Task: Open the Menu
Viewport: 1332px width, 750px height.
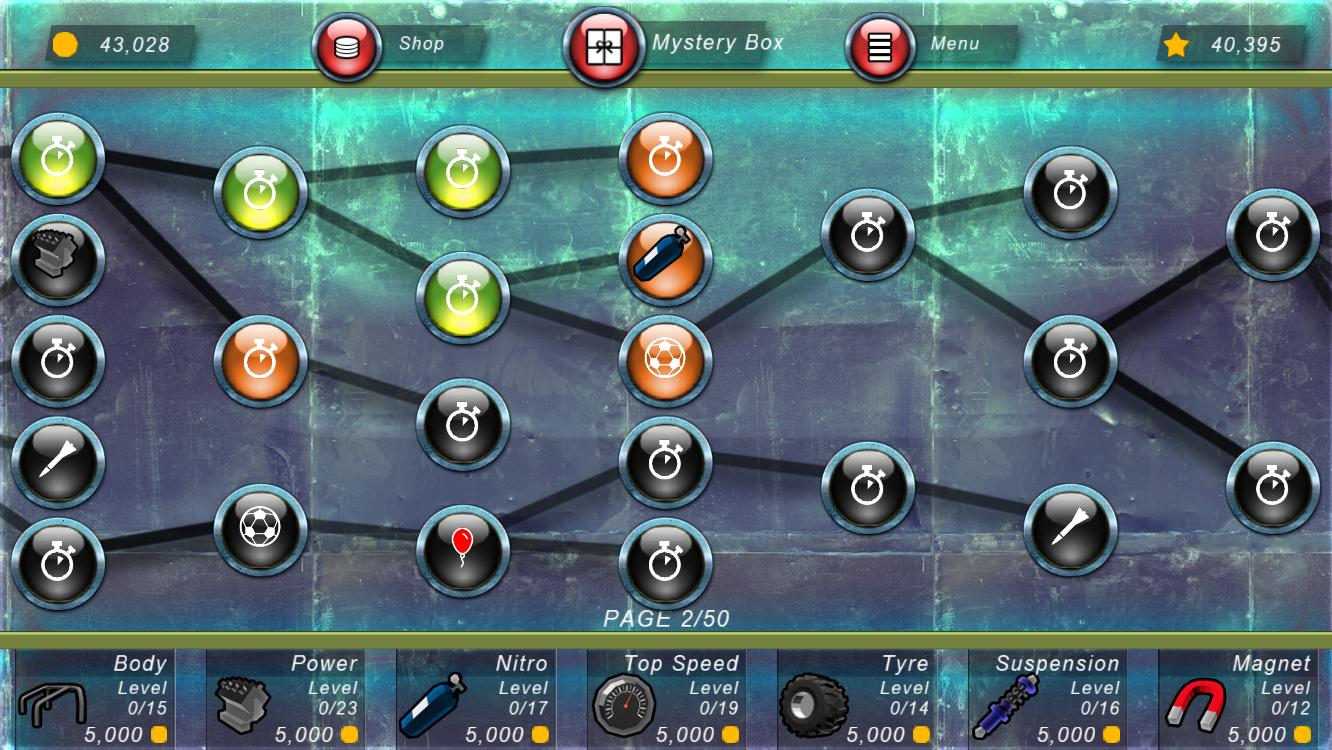Action: point(880,46)
